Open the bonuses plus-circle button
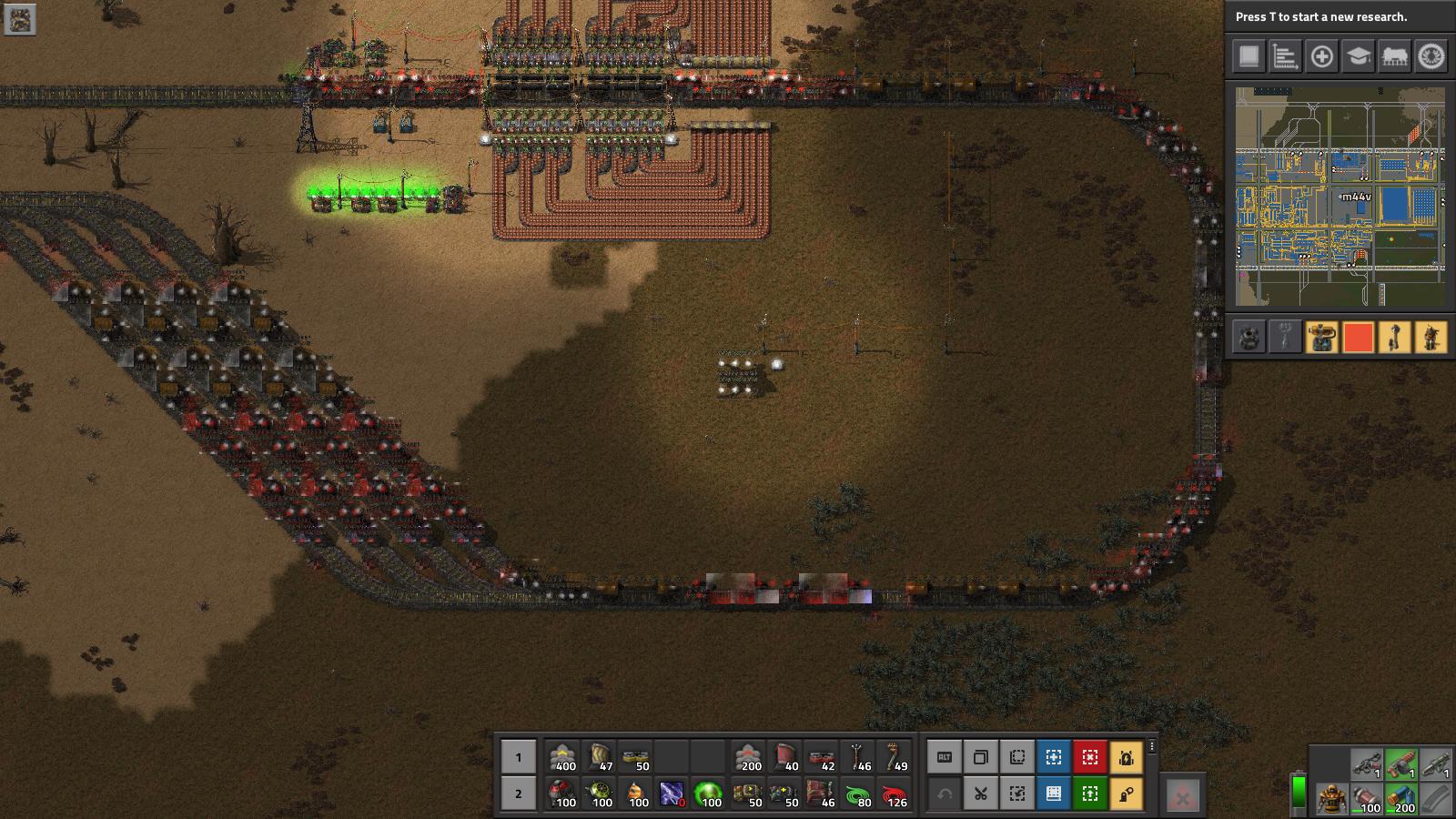The image size is (1456, 819). [1321, 56]
